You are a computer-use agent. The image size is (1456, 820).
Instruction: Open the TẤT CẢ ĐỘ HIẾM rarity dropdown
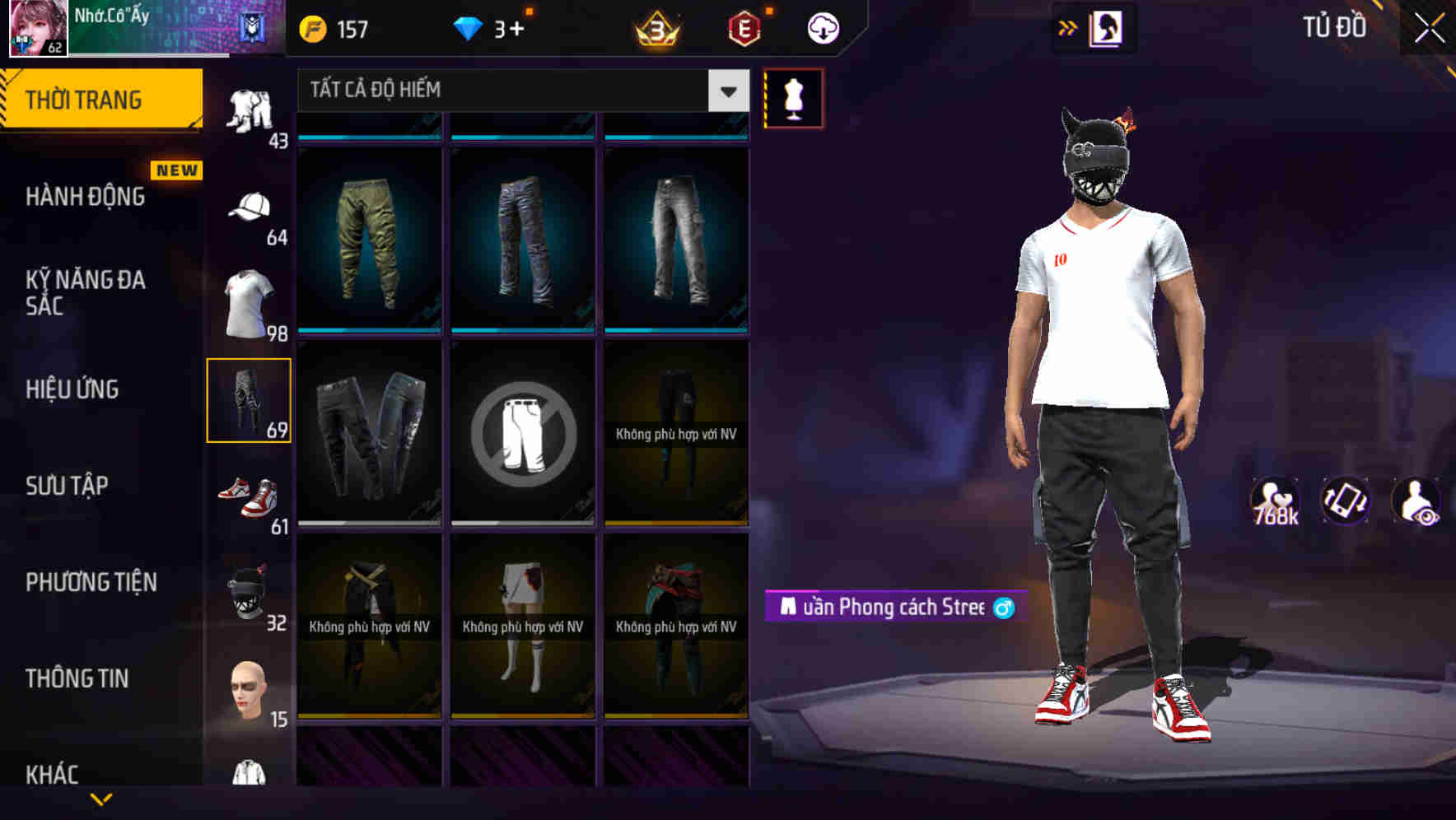(x=519, y=91)
